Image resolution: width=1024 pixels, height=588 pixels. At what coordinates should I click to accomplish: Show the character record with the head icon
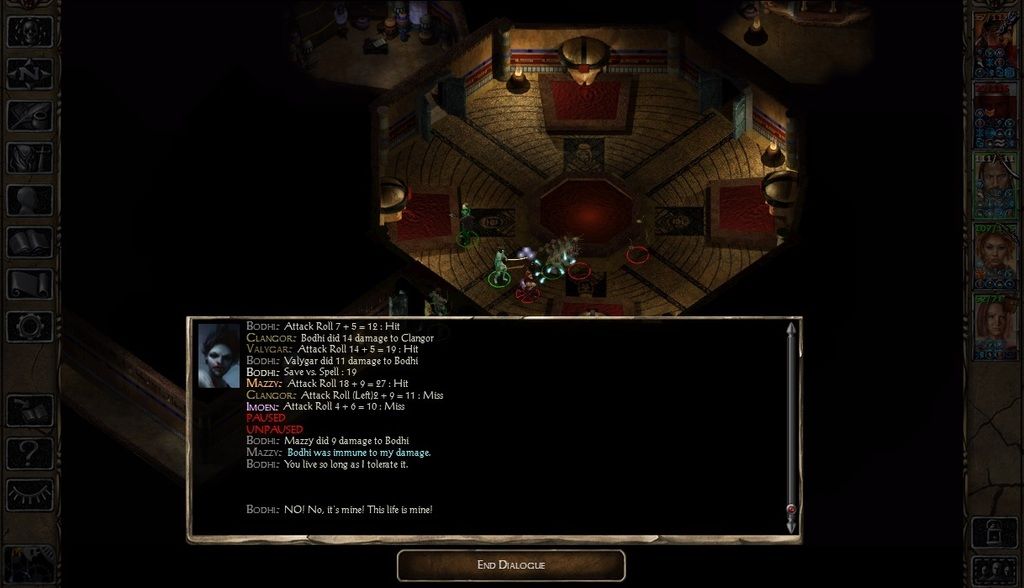pos(29,200)
